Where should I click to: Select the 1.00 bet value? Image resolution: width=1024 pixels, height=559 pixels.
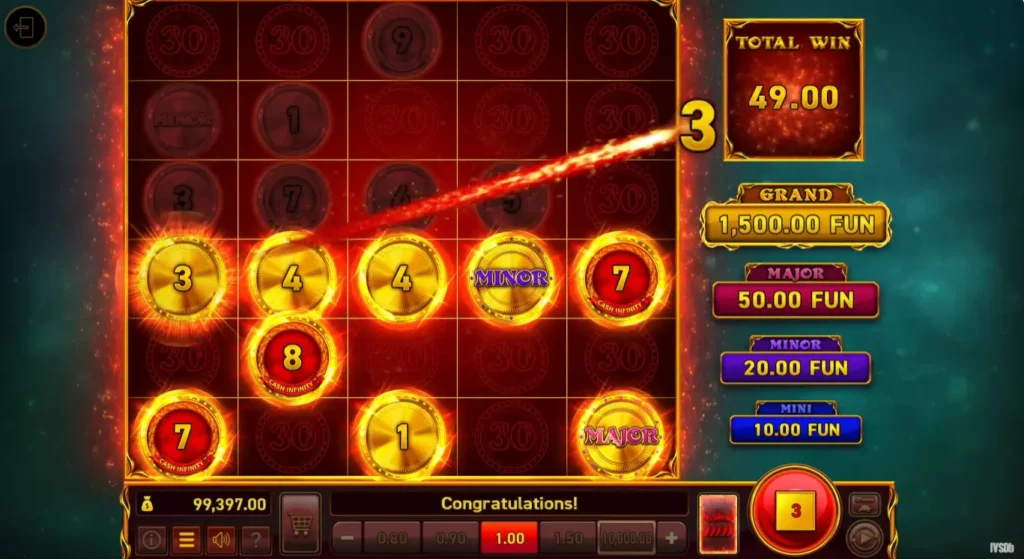(509, 537)
